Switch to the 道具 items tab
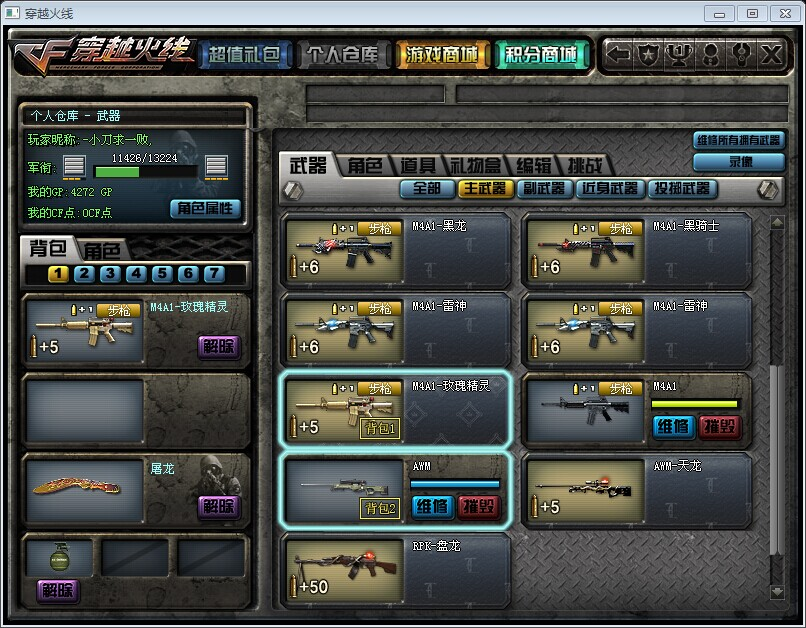806x628 pixels. (x=418, y=166)
